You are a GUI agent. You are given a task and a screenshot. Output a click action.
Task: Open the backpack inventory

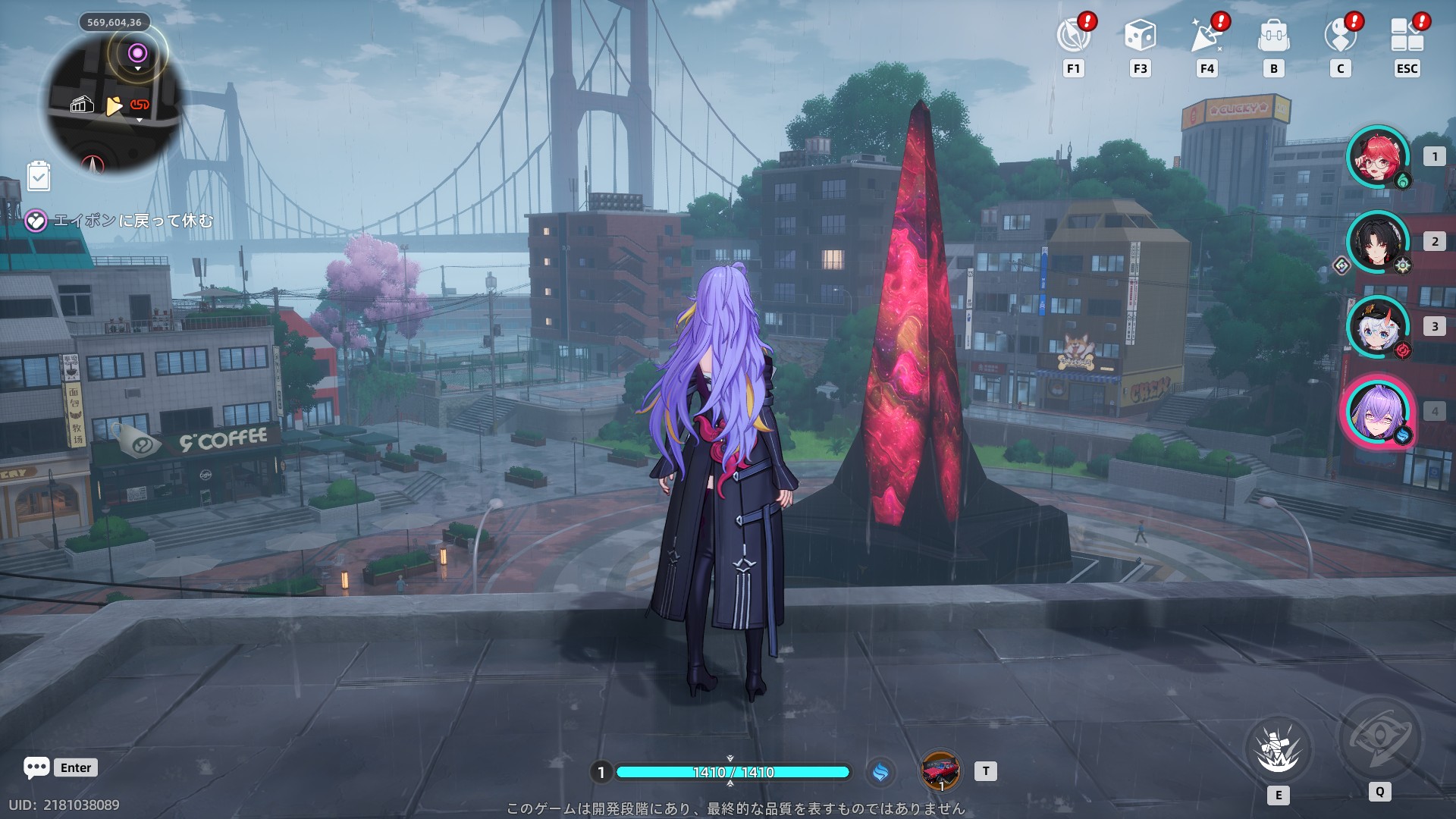click(x=1273, y=36)
